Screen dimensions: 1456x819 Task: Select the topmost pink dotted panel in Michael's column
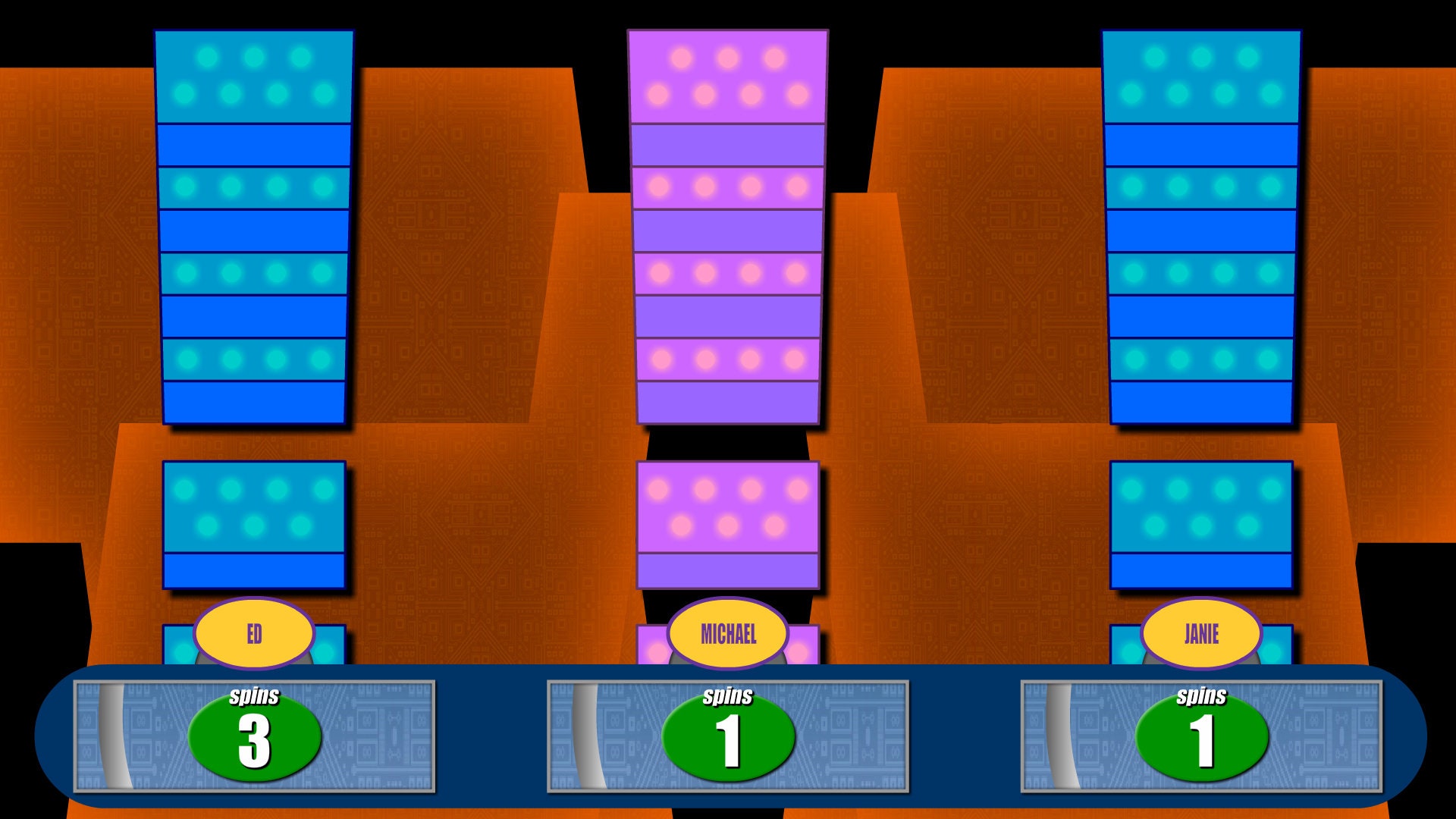pos(728,76)
